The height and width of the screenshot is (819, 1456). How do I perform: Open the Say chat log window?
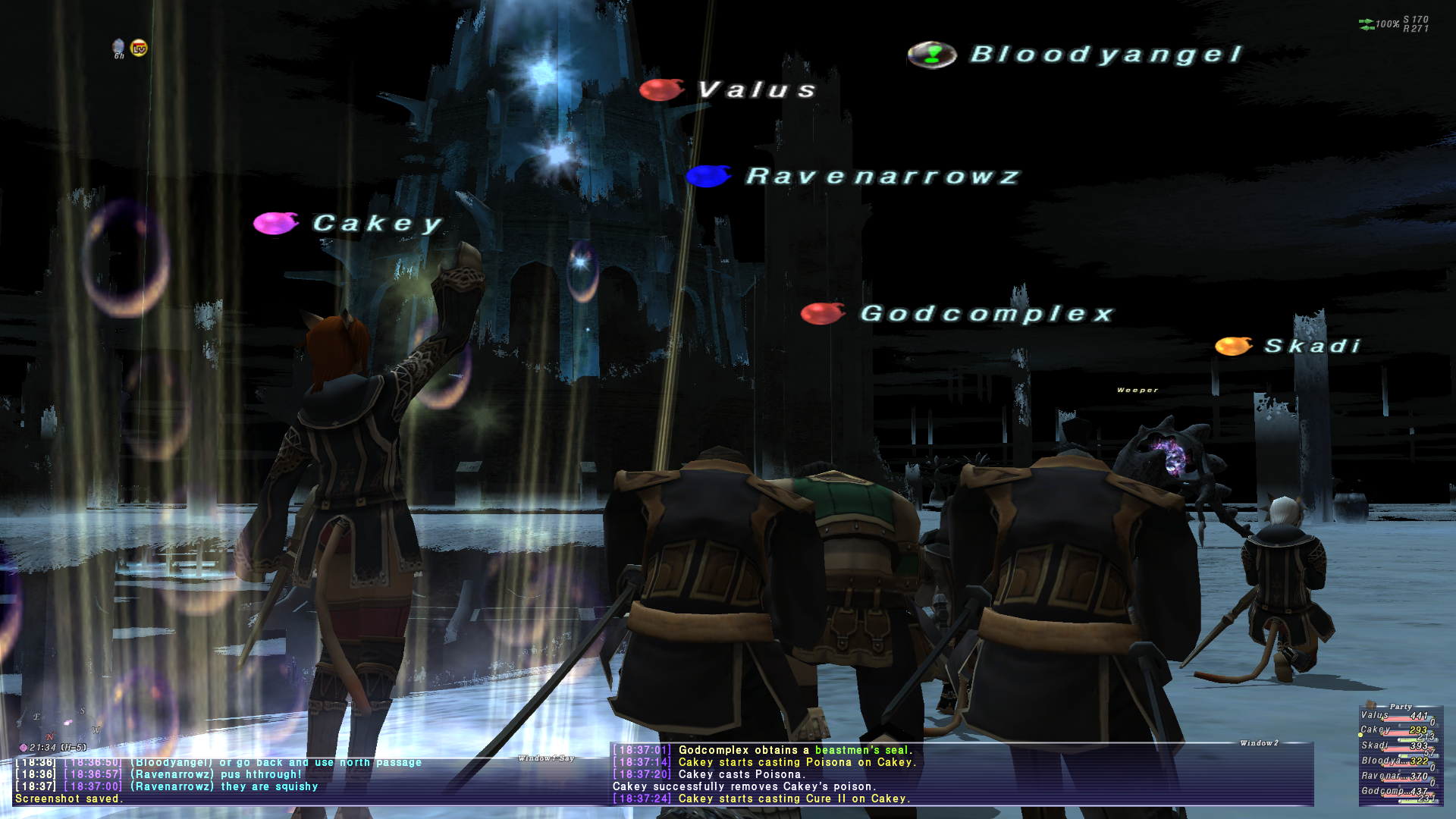point(303,780)
